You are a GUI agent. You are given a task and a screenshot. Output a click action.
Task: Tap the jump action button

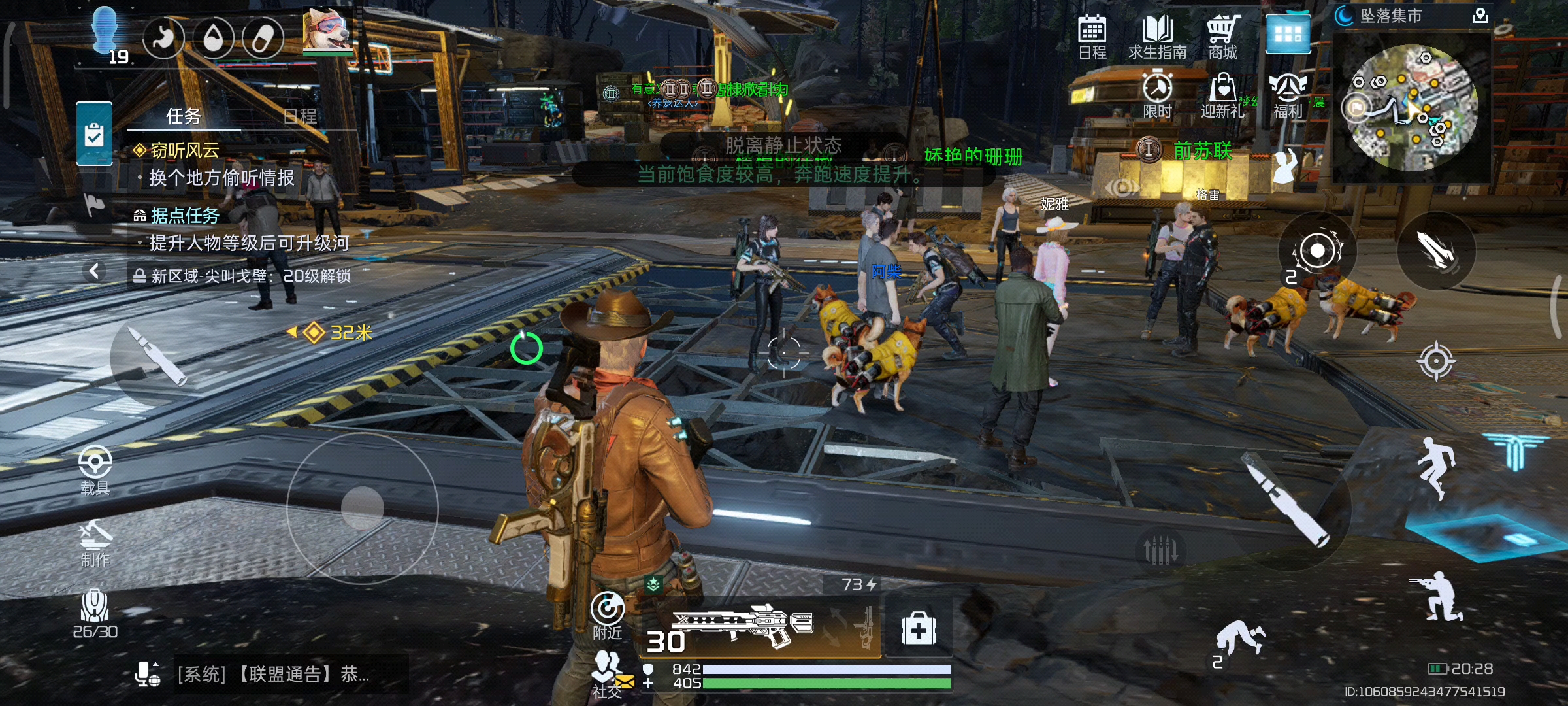[x=1435, y=467]
